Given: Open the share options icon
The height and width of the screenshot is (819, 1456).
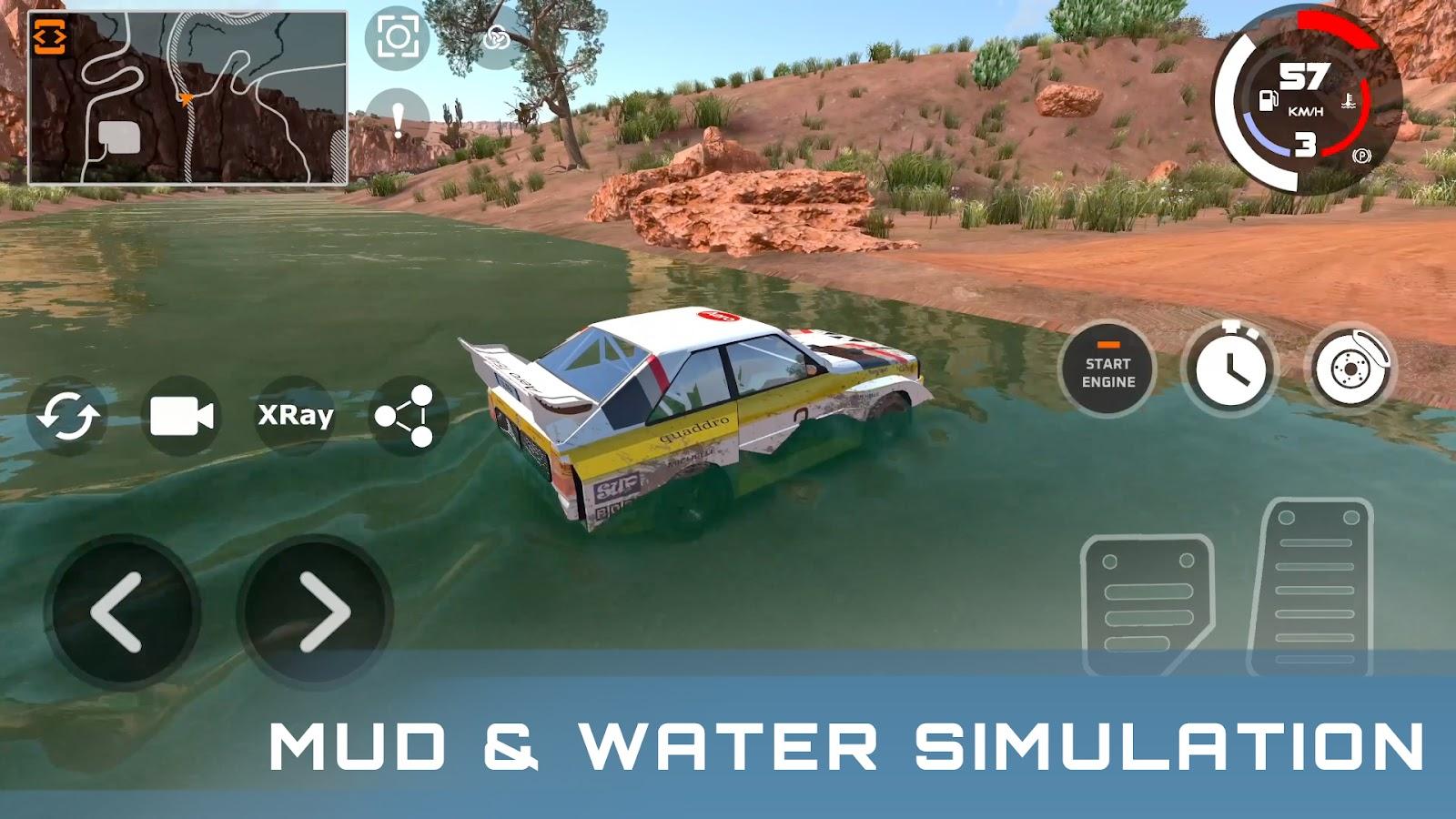Looking at the screenshot, I should (x=409, y=417).
